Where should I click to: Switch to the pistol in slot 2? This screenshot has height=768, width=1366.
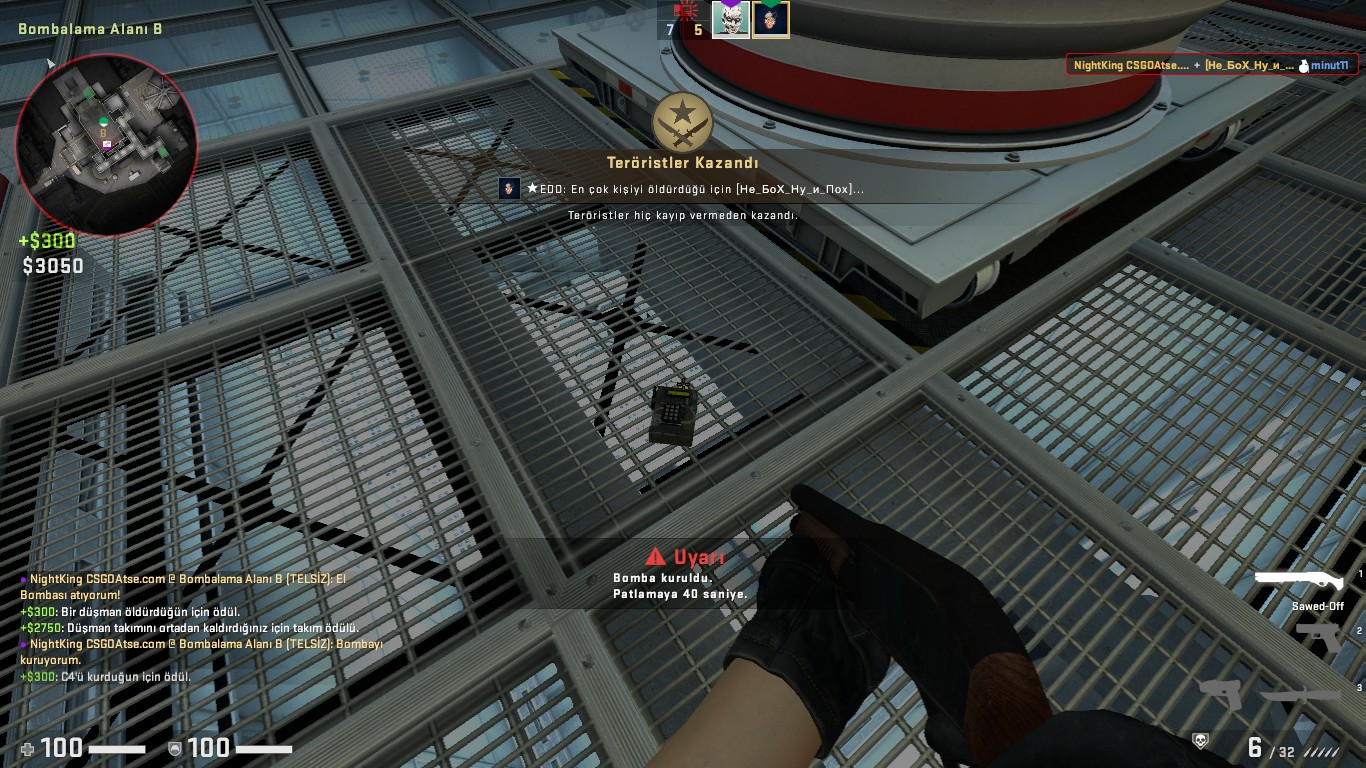1318,636
